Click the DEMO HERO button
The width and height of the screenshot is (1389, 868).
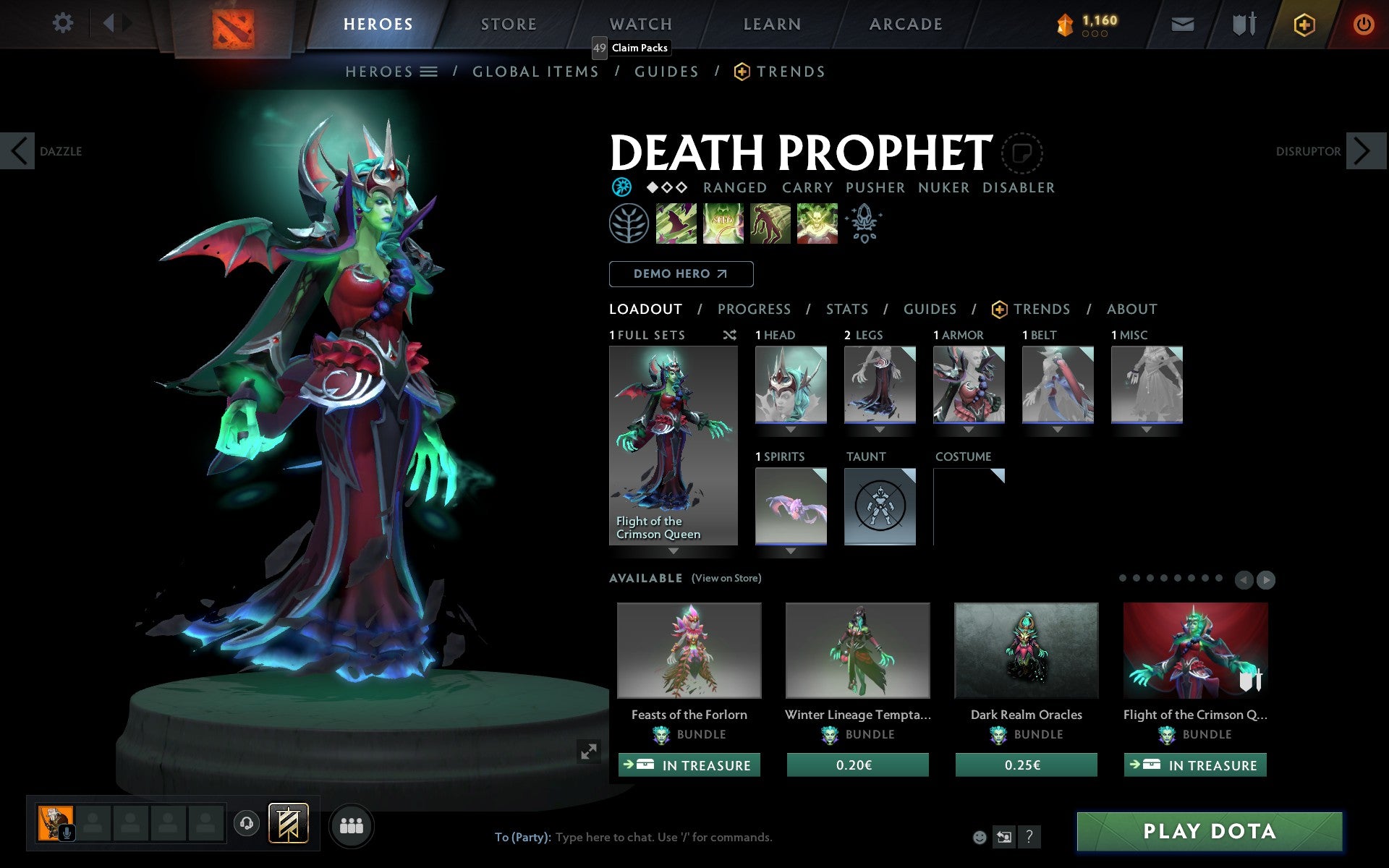tap(681, 274)
